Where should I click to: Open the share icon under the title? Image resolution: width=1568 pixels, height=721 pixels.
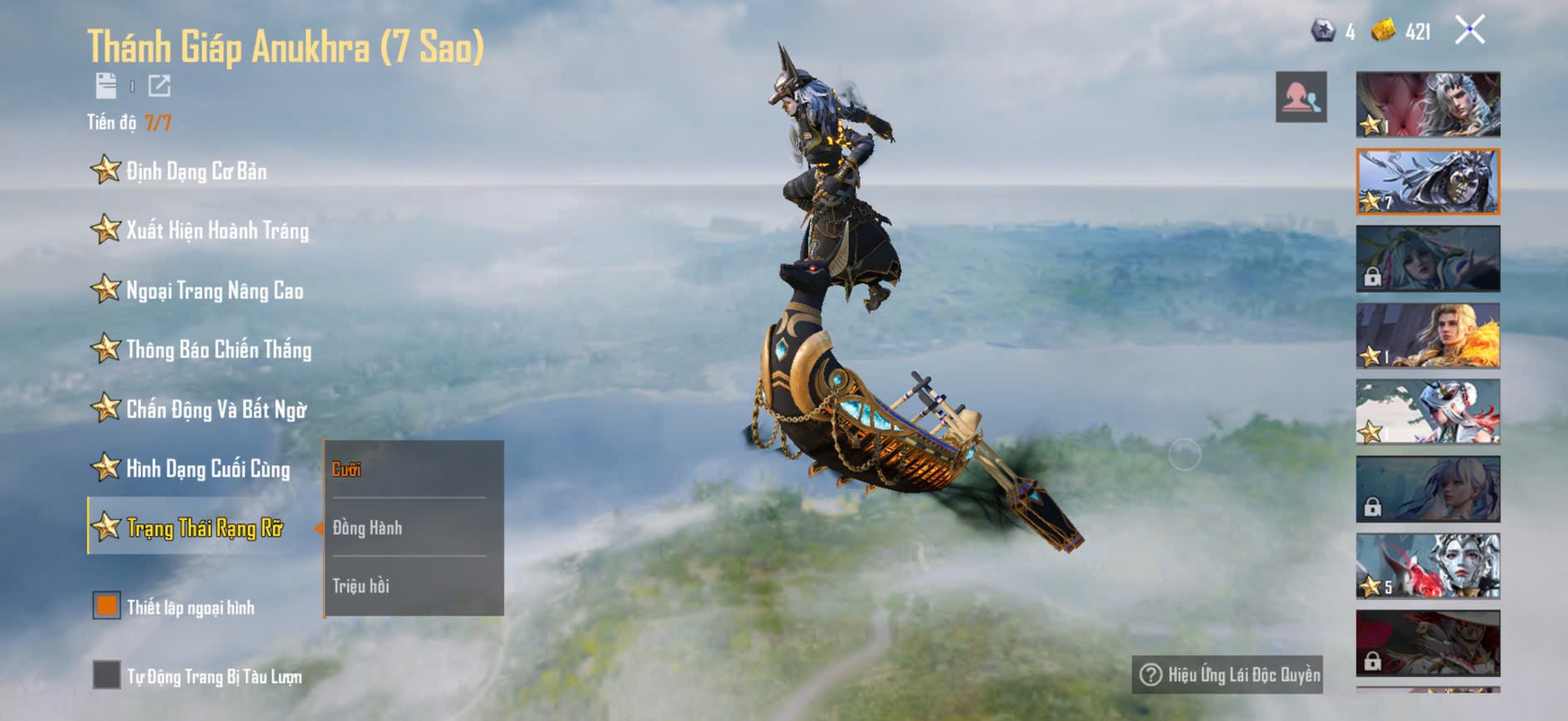pyautogui.click(x=159, y=86)
